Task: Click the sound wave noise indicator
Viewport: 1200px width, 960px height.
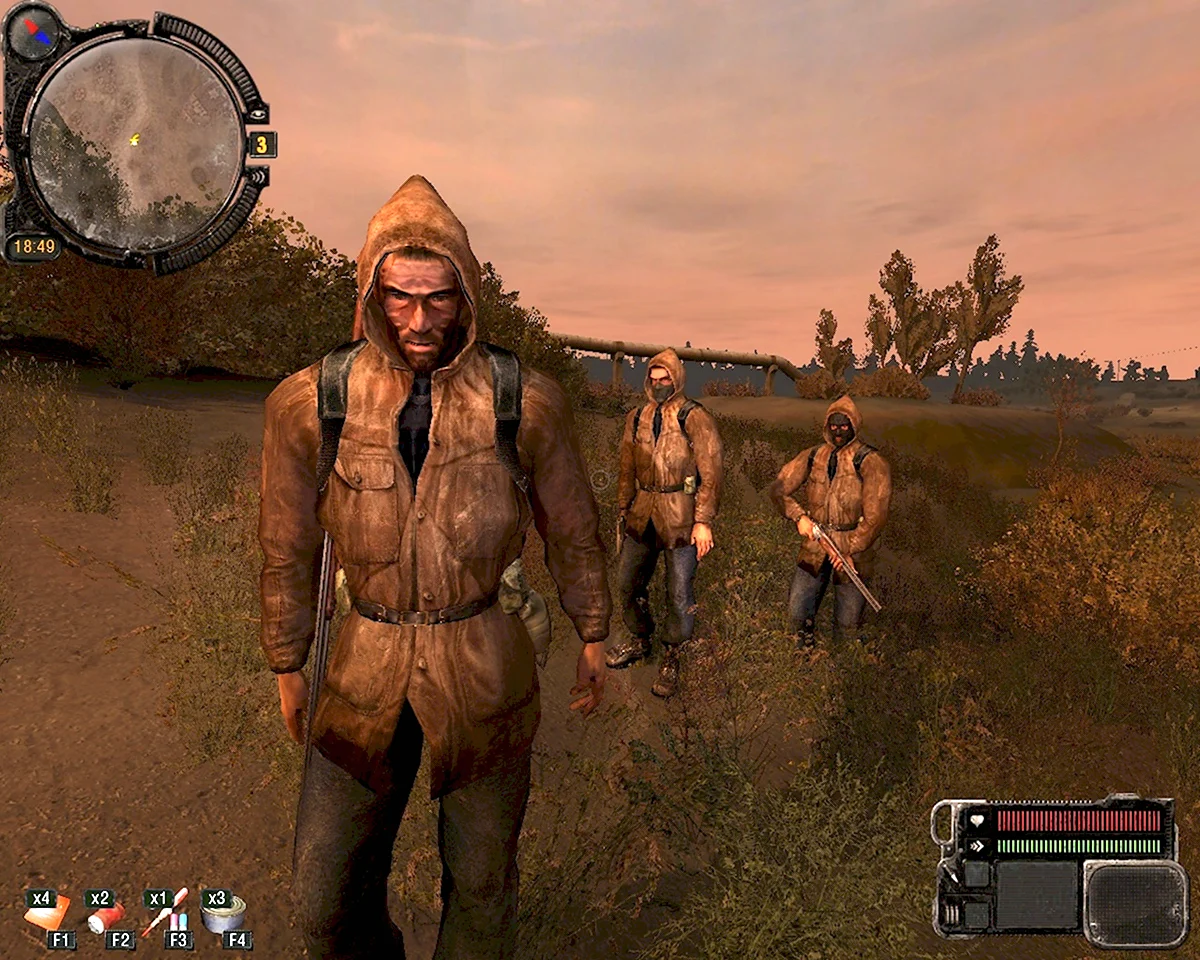Action: click(258, 176)
